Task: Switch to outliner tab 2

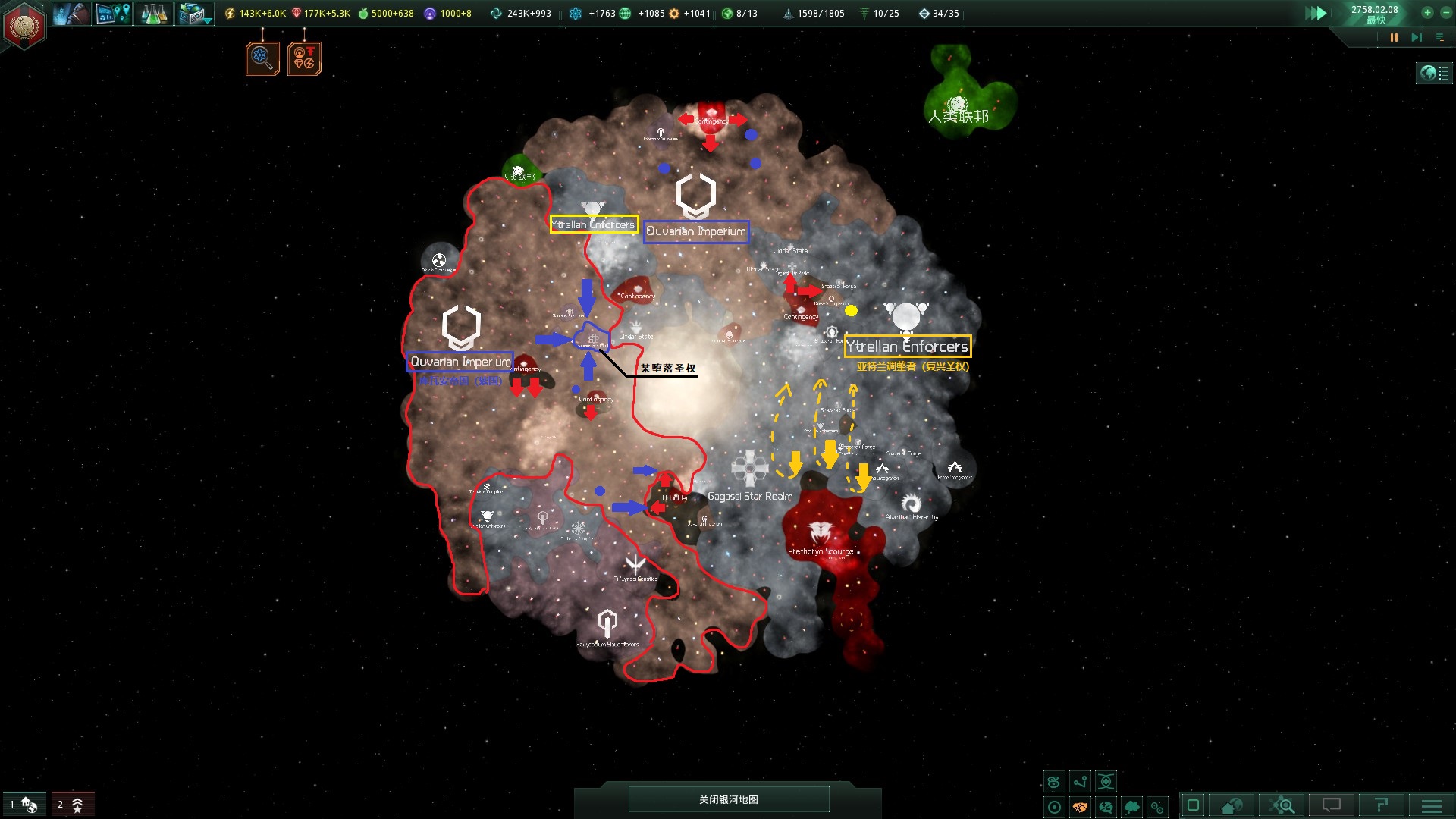Action: (73, 804)
